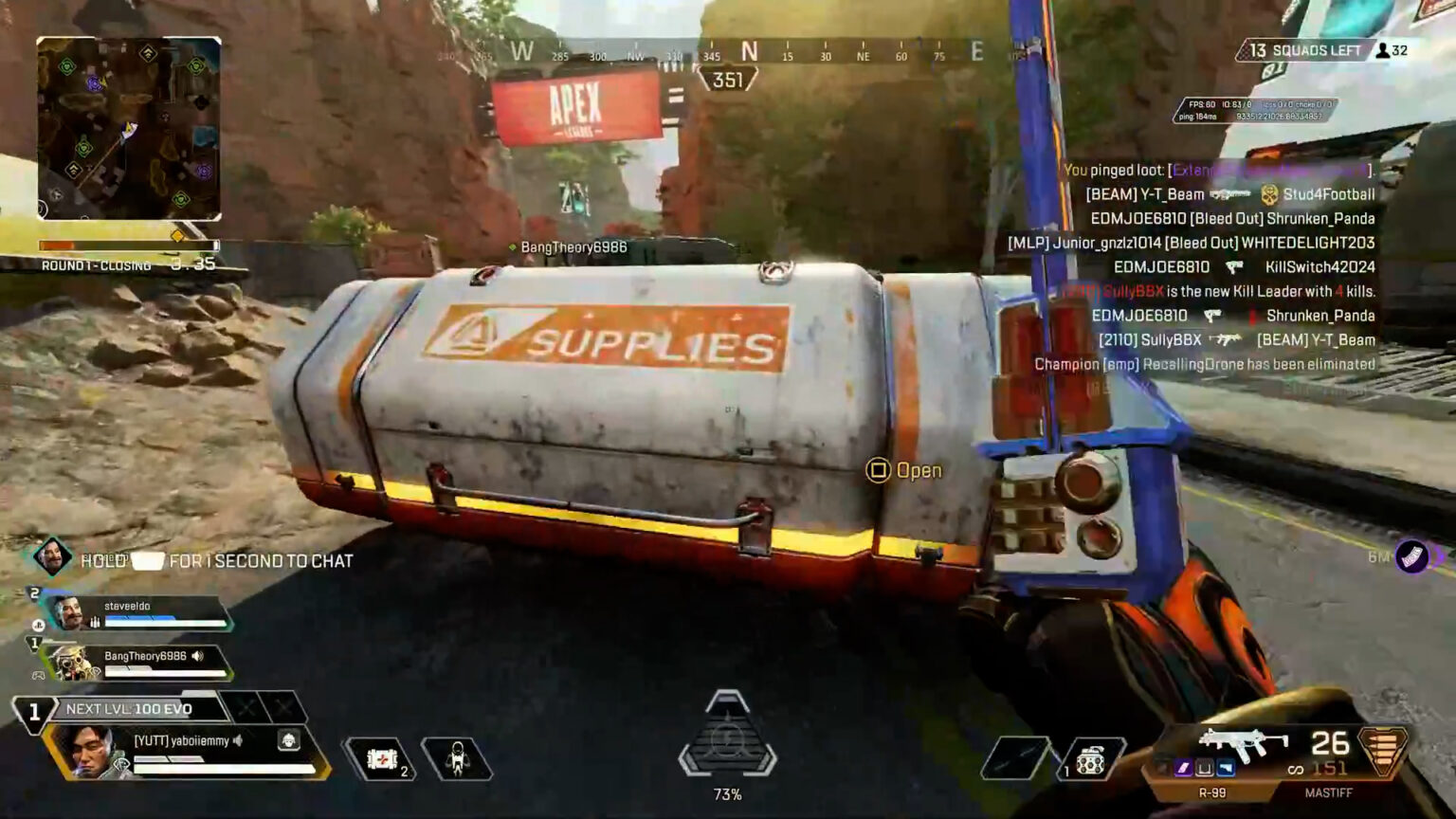Click the med kit inventory slot icon

tap(384, 758)
